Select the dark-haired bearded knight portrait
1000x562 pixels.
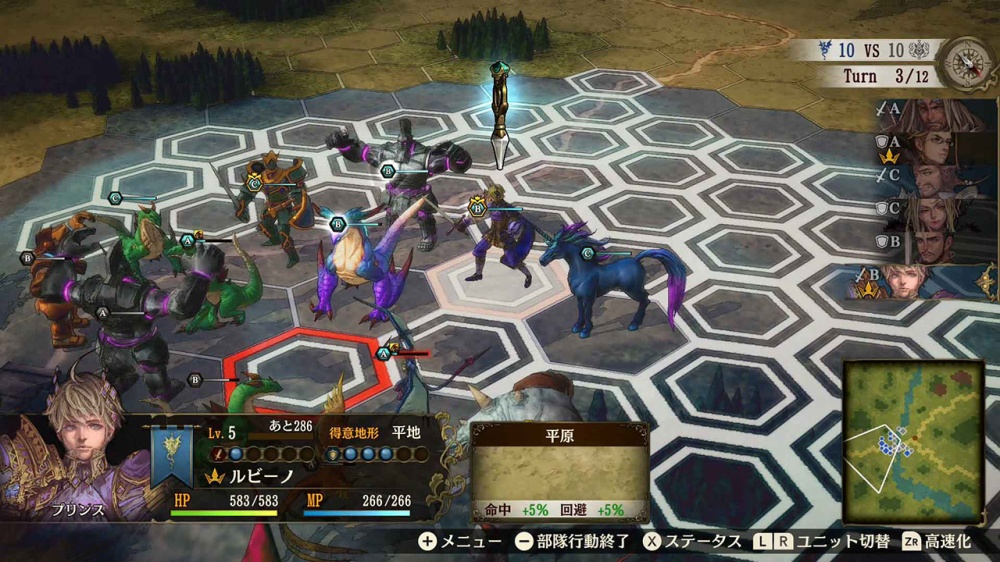point(938,246)
